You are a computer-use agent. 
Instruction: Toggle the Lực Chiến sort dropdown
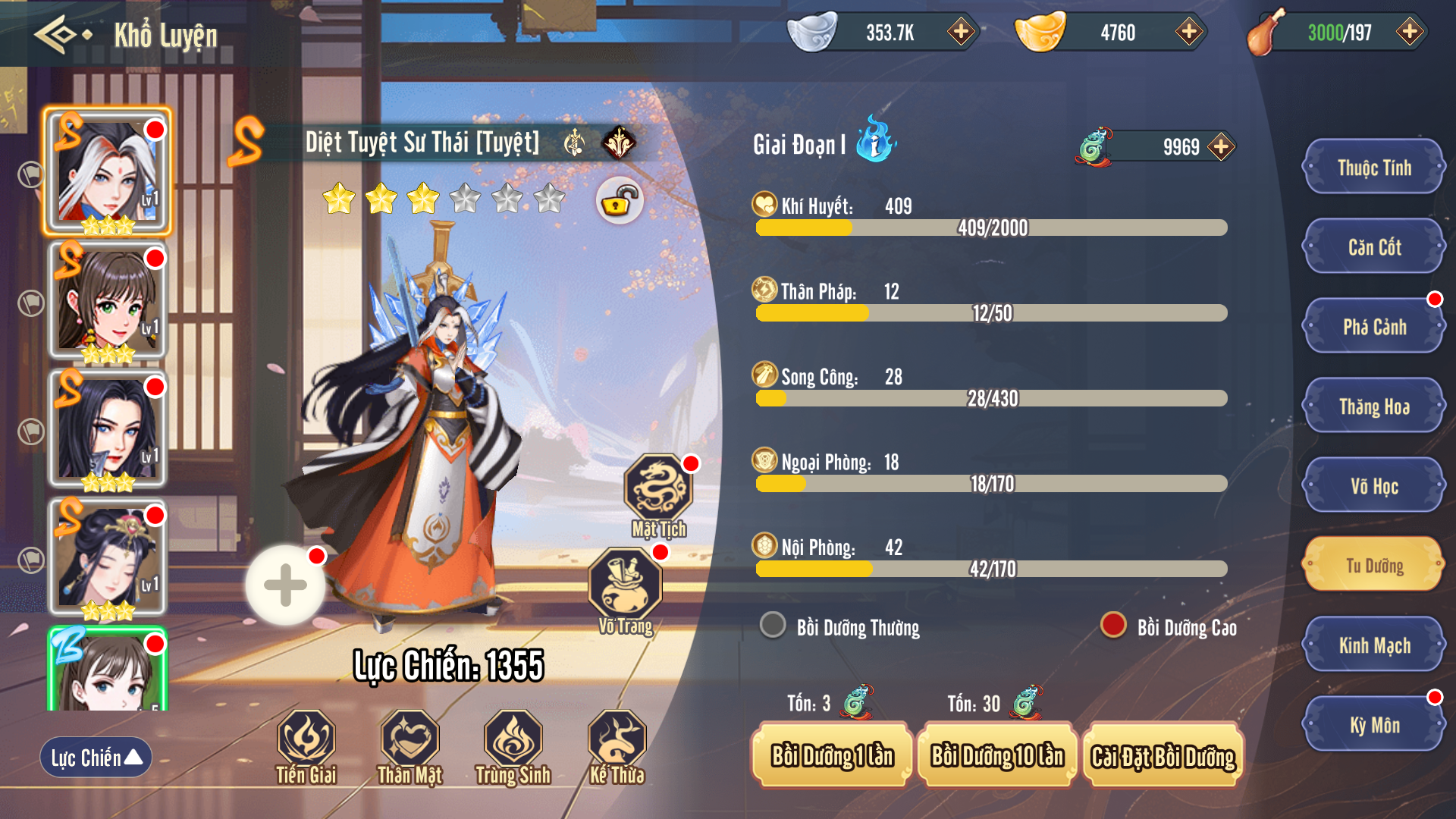96,757
